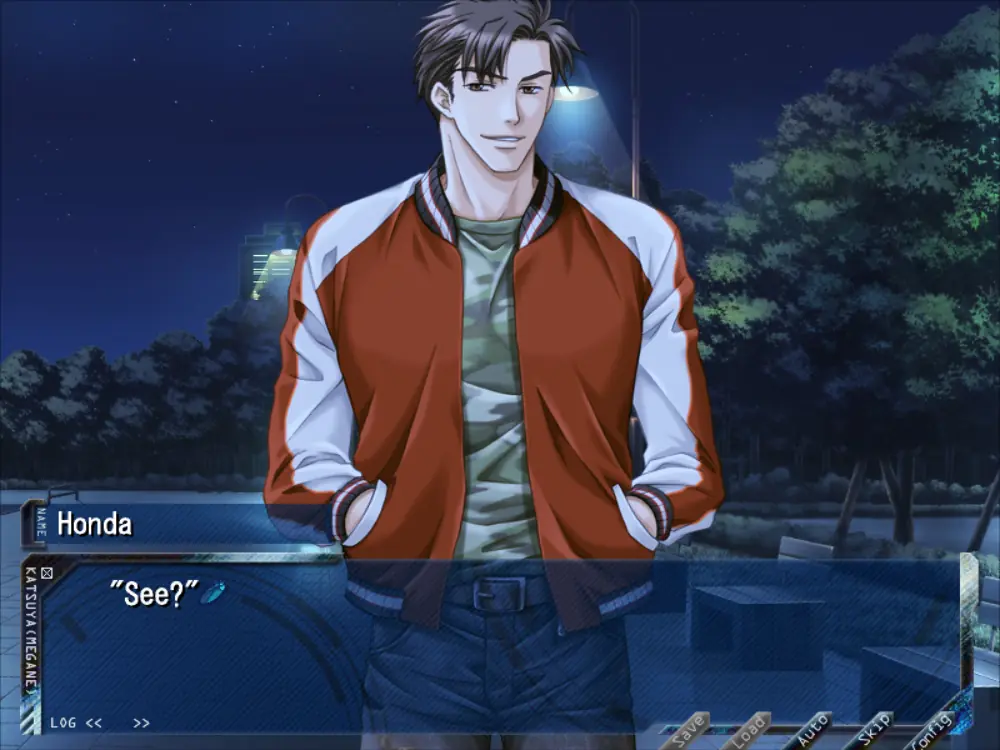Open the Config settings
This screenshot has width=1000, height=750.
point(936,731)
